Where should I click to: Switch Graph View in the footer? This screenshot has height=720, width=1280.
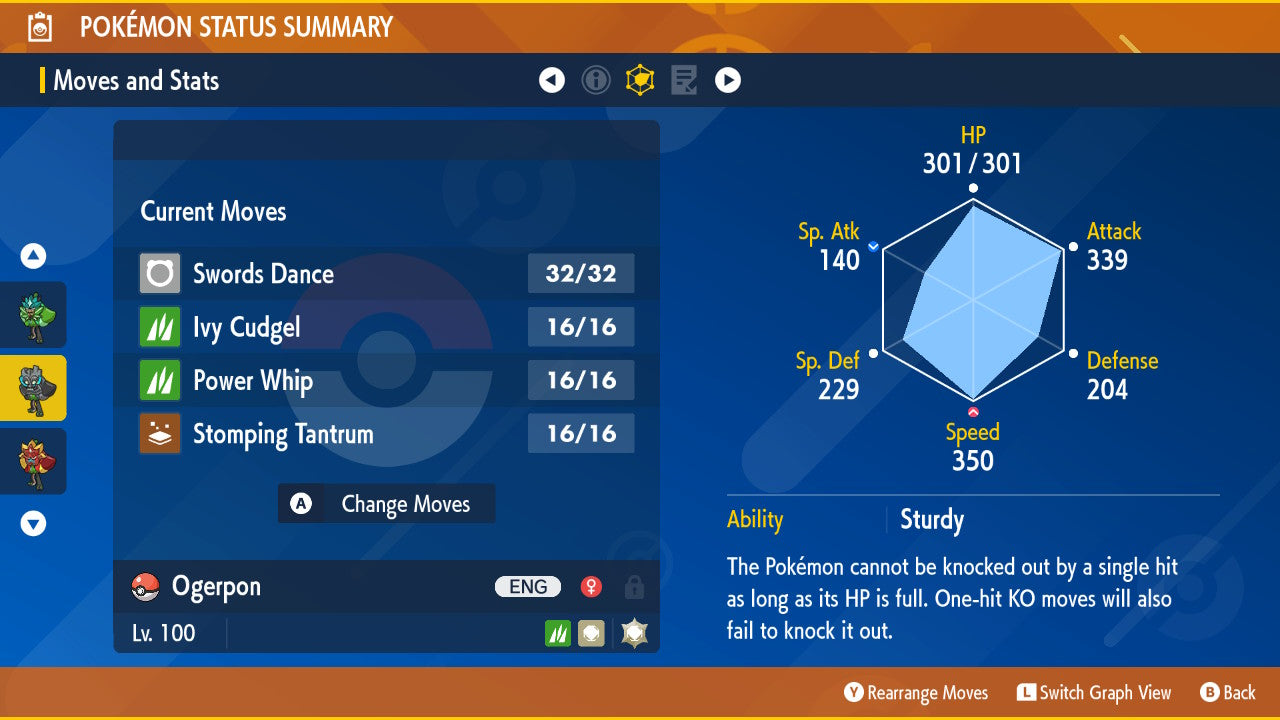1094,693
